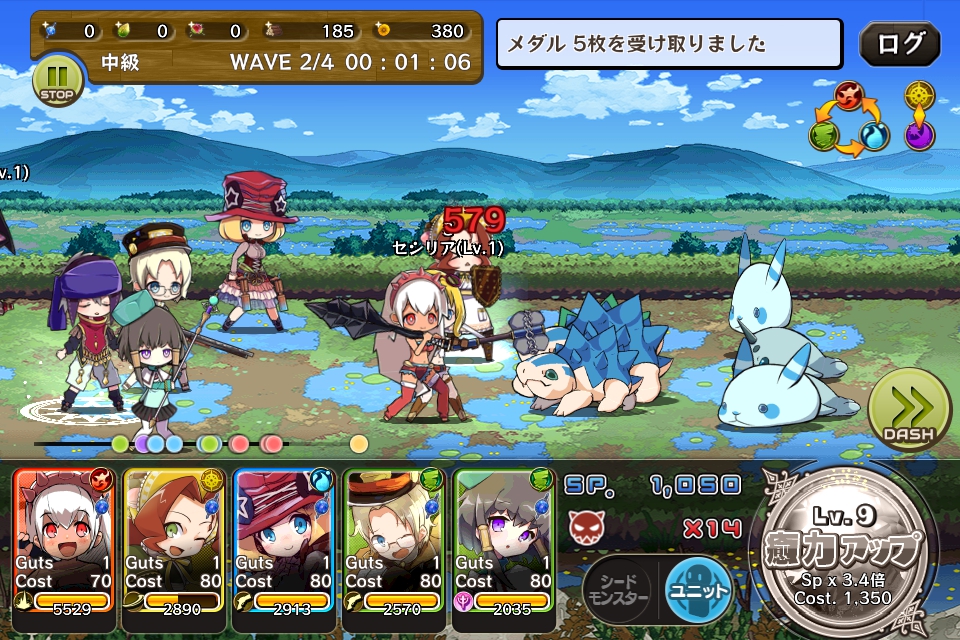
Task: Select the ユニット tab
Action: tap(699, 589)
